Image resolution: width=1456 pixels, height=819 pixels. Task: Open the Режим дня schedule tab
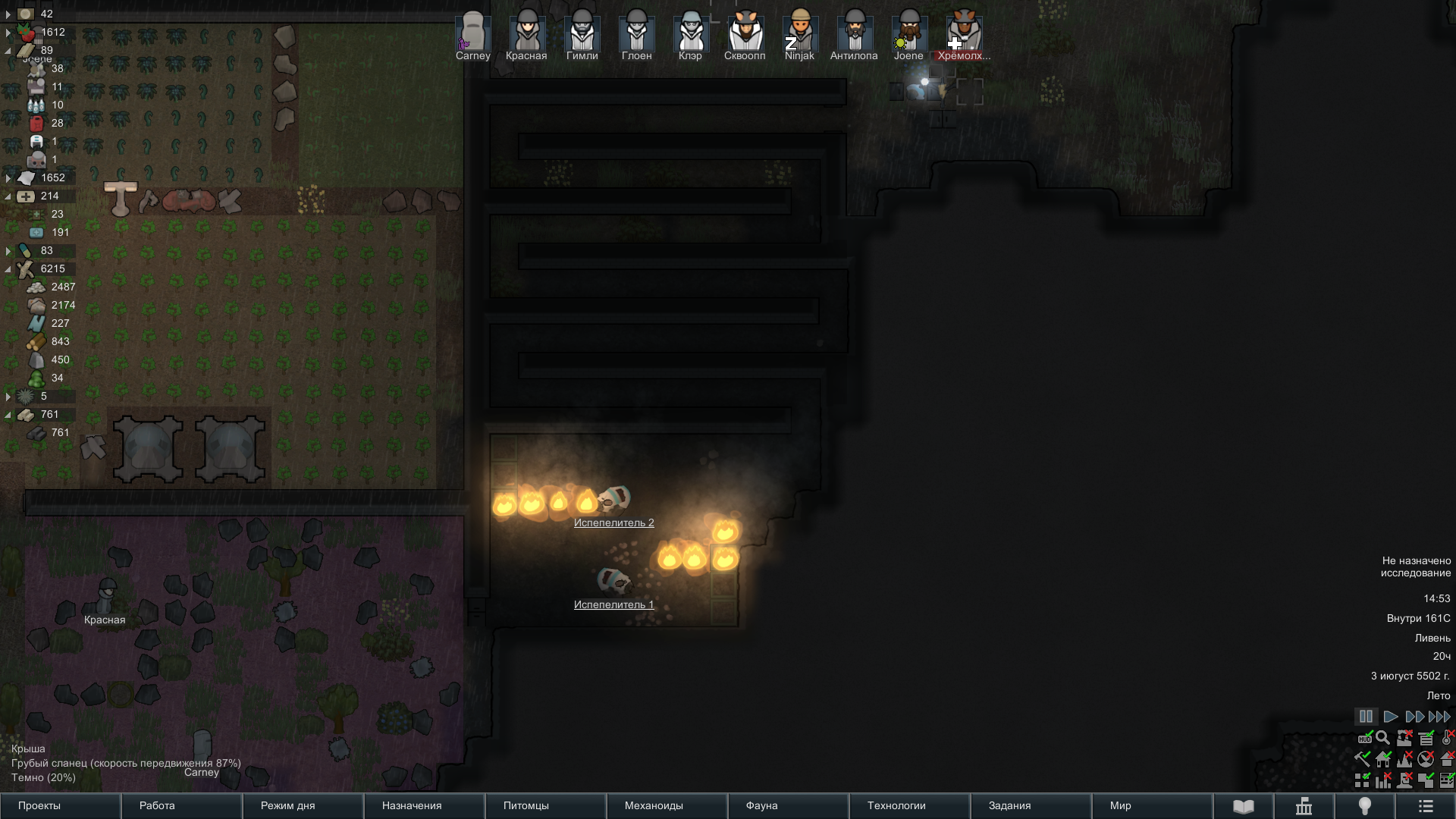[303, 805]
